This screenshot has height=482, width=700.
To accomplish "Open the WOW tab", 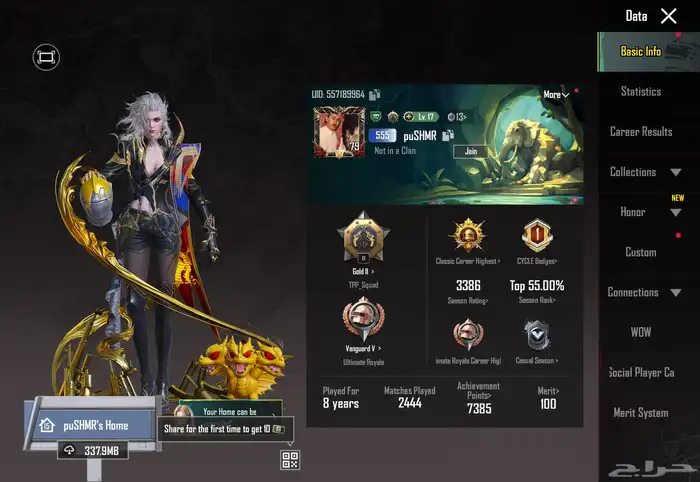I will tap(641, 332).
